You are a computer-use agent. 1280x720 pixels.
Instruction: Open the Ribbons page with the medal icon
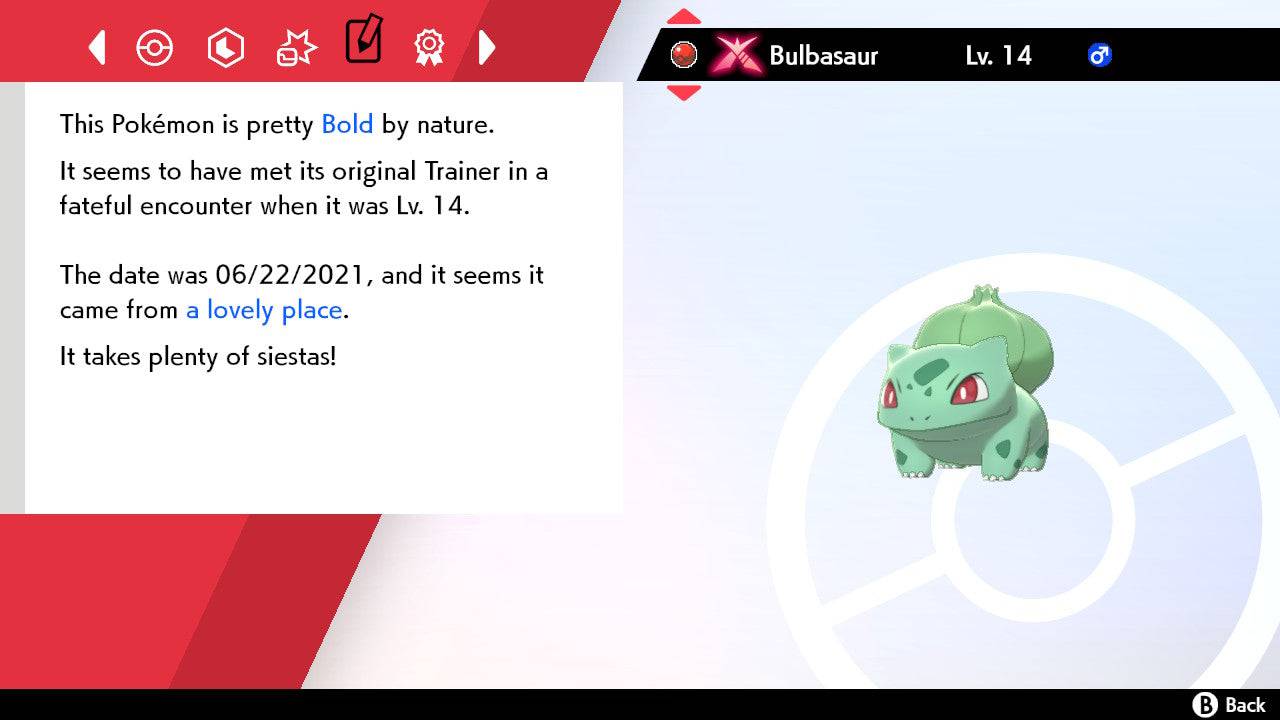430,47
